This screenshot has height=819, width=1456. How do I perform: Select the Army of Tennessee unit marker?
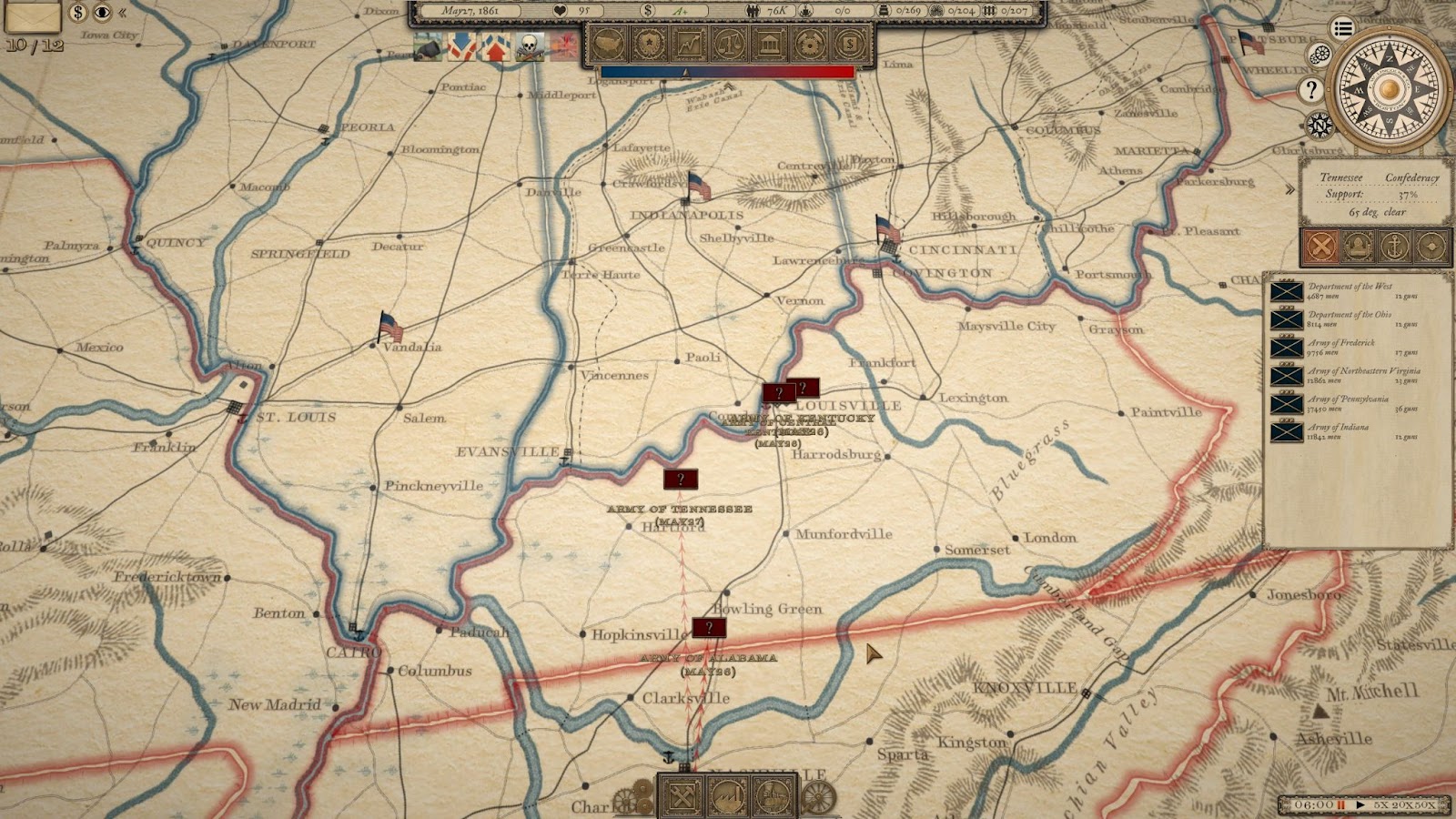tap(680, 479)
